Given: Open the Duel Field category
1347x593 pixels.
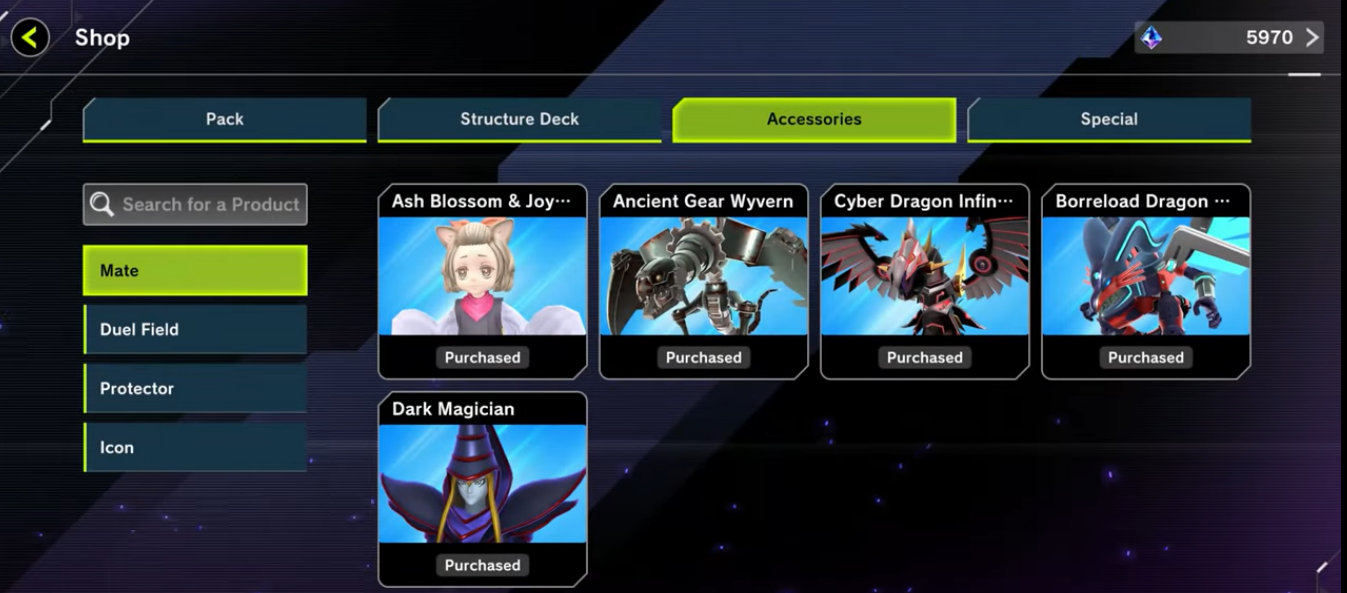Looking at the screenshot, I should 195,329.
